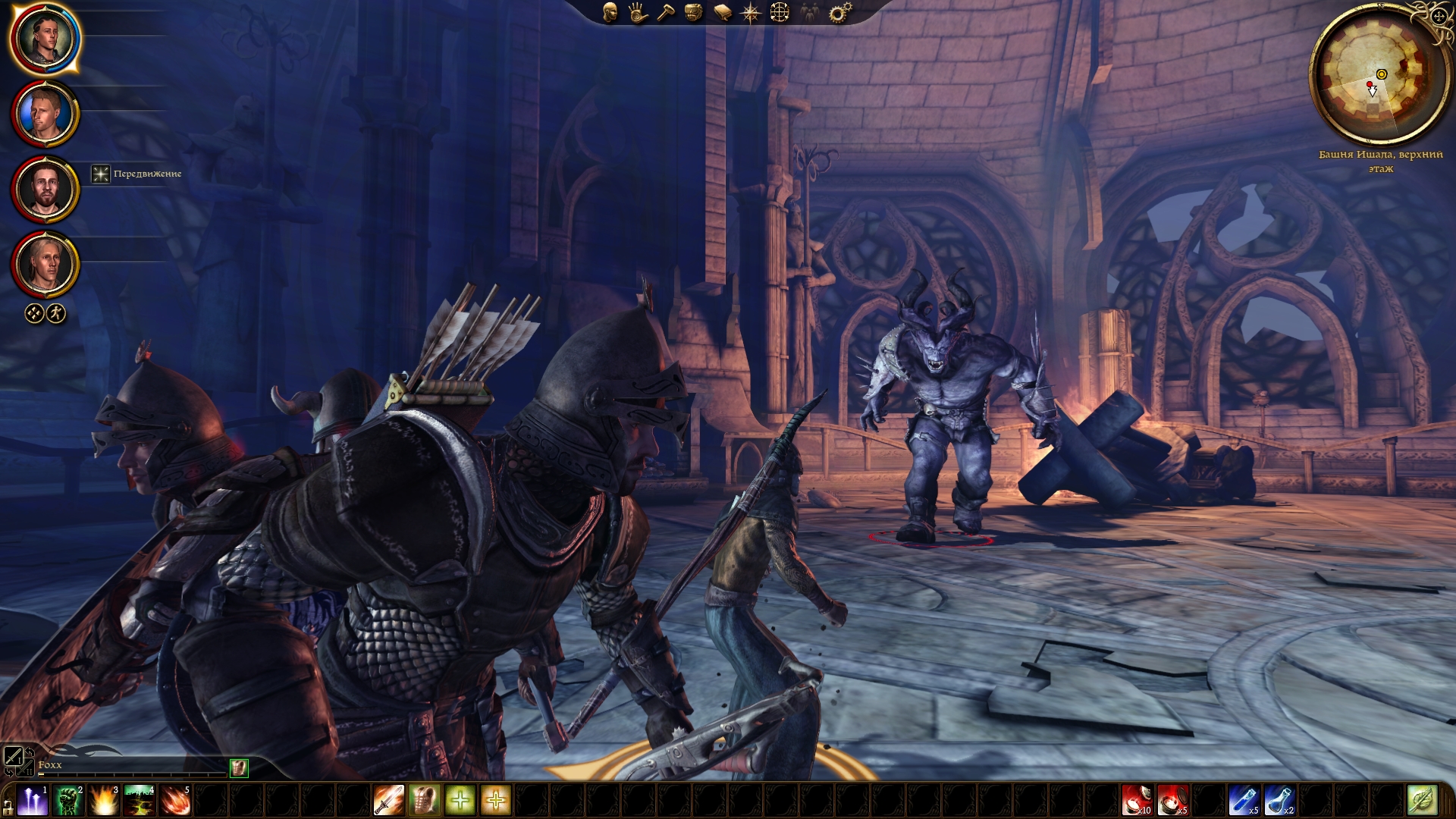Select the fourth party member portrait
1456x819 pixels.
pyautogui.click(x=45, y=265)
